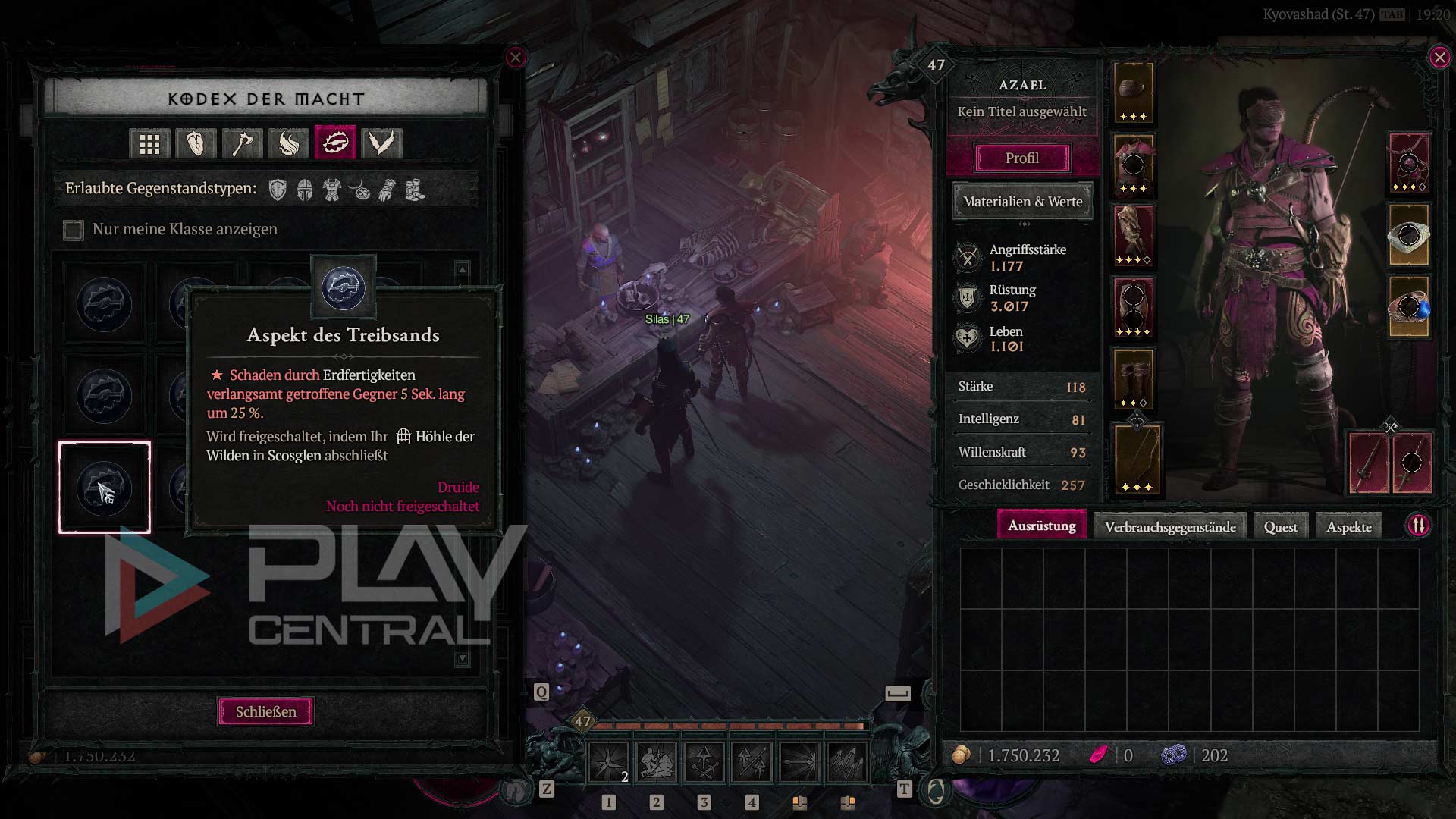Toggle Nur meine Klasse anzeigen checkbox
Viewport: 1456px width, 819px height.
coord(74,230)
